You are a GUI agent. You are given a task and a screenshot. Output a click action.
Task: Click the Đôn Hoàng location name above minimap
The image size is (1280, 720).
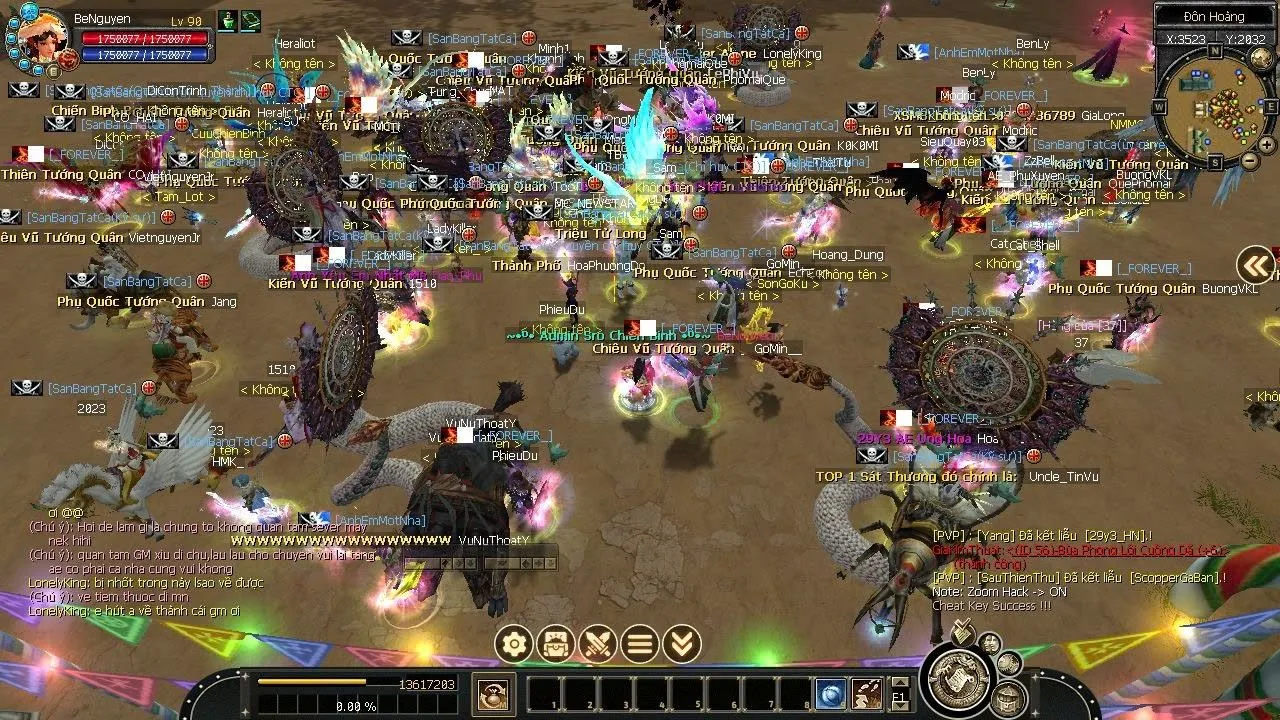point(1214,16)
